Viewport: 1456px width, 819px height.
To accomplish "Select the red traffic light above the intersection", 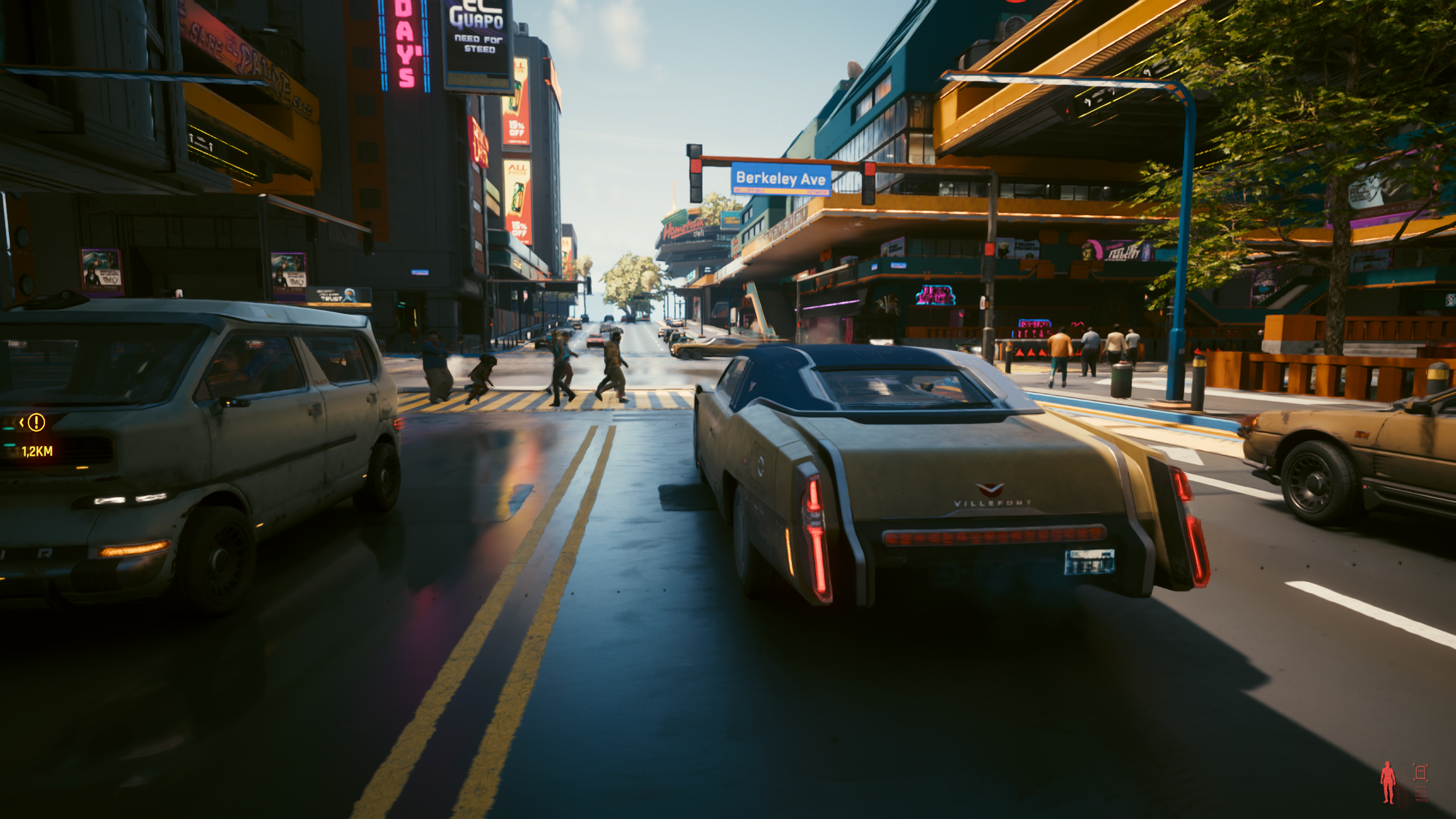I will click(x=696, y=167).
